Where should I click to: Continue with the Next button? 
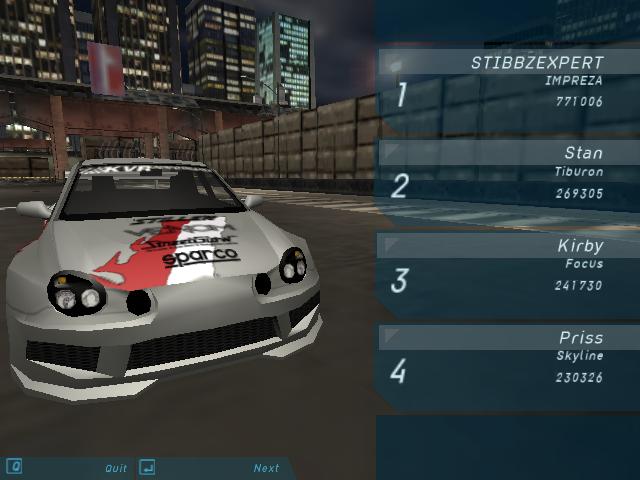266,468
